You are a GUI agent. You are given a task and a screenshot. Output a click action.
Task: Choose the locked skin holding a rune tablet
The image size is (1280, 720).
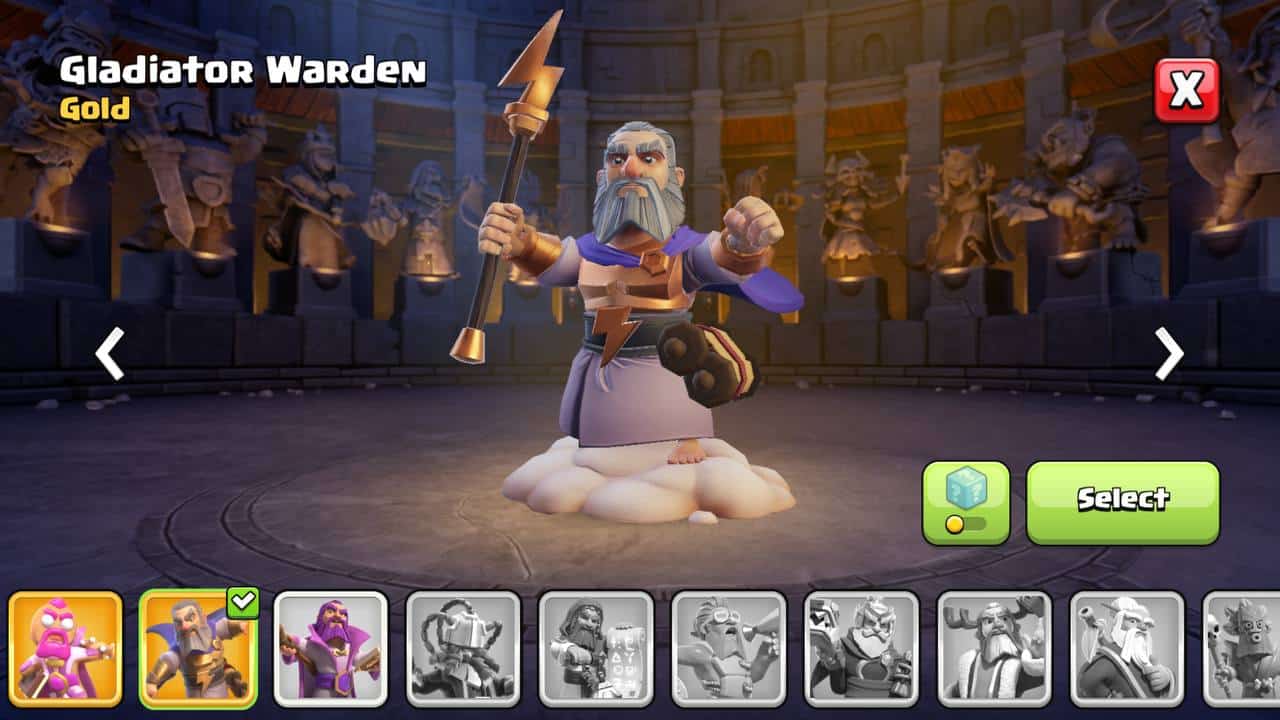tap(596, 648)
